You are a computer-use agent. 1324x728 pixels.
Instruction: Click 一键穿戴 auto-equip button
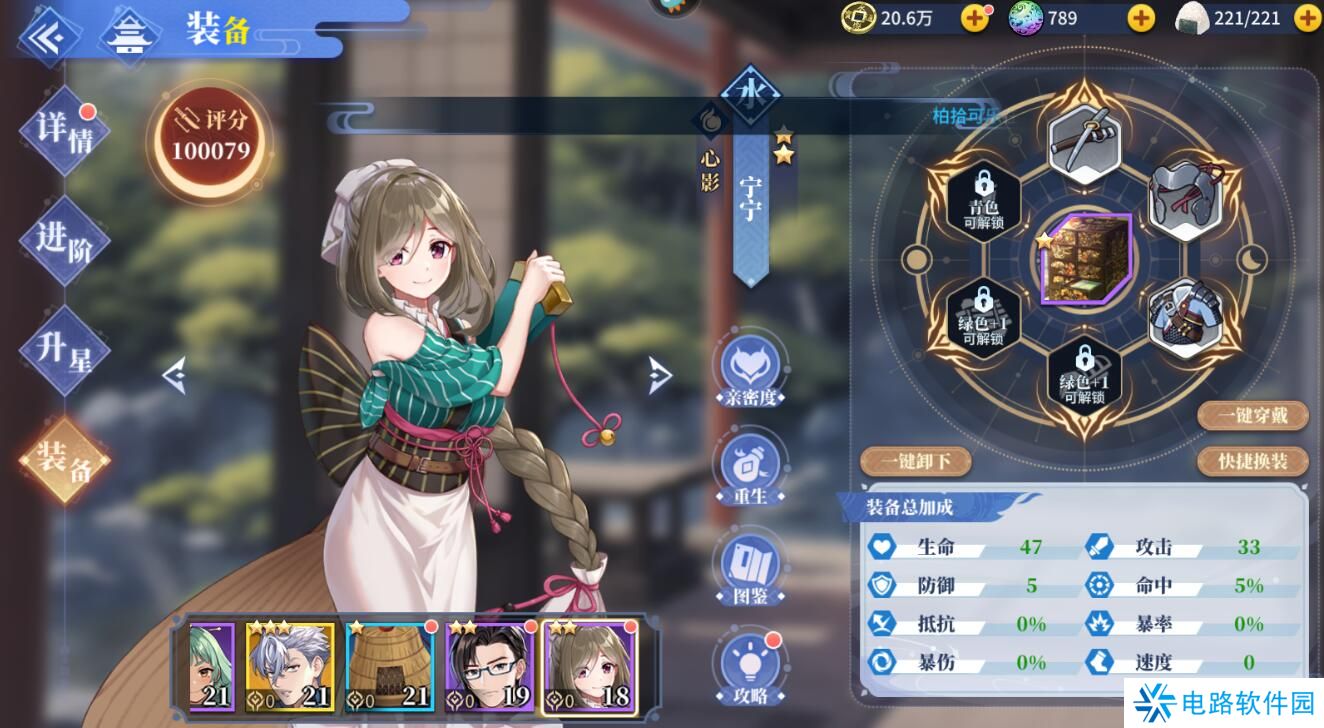pyautogui.click(x=1253, y=415)
